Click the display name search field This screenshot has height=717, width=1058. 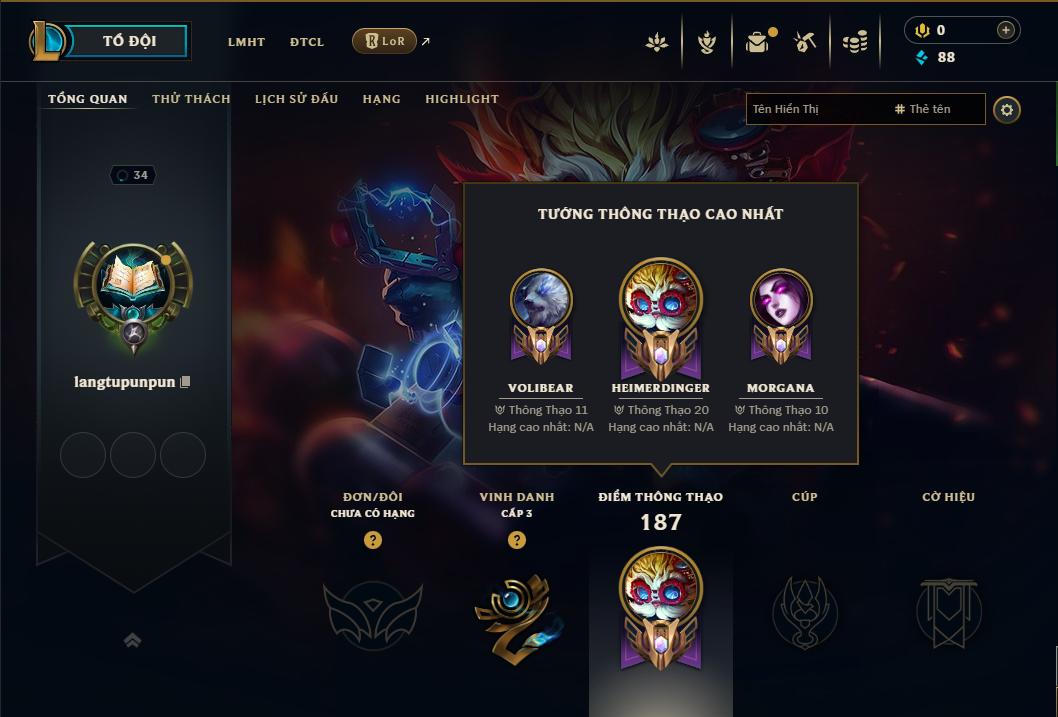coord(818,109)
